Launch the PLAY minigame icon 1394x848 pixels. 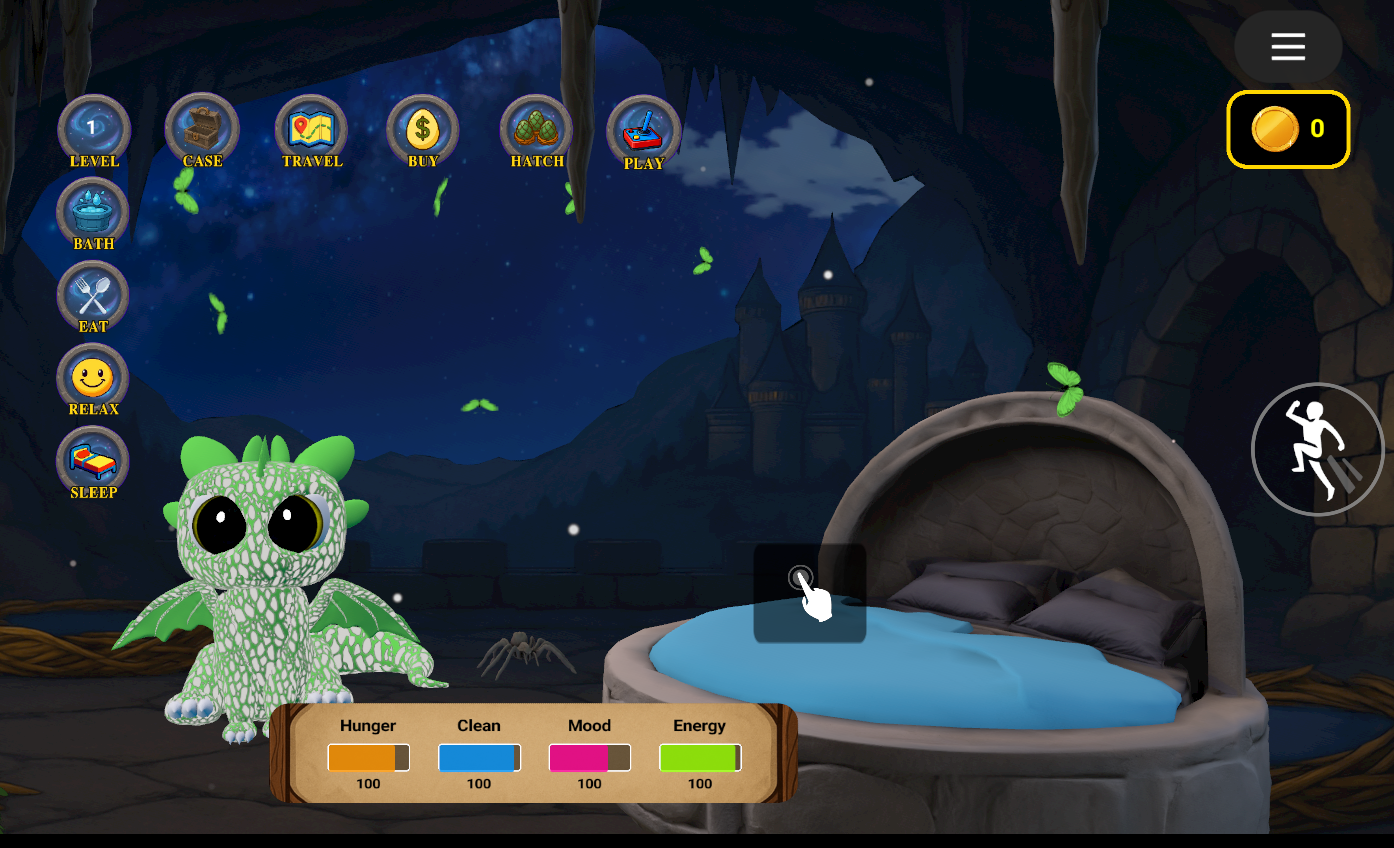point(644,131)
